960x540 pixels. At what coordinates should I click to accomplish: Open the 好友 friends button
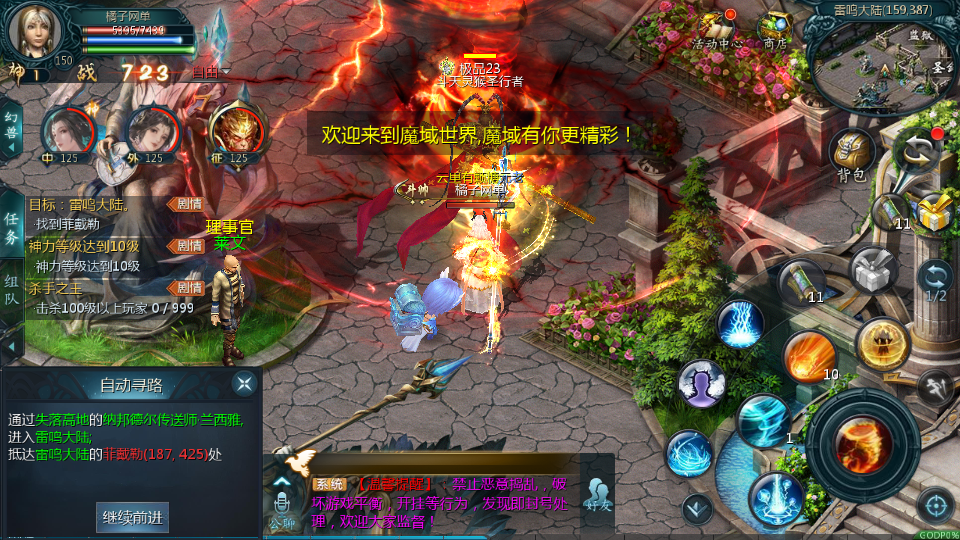(x=599, y=494)
